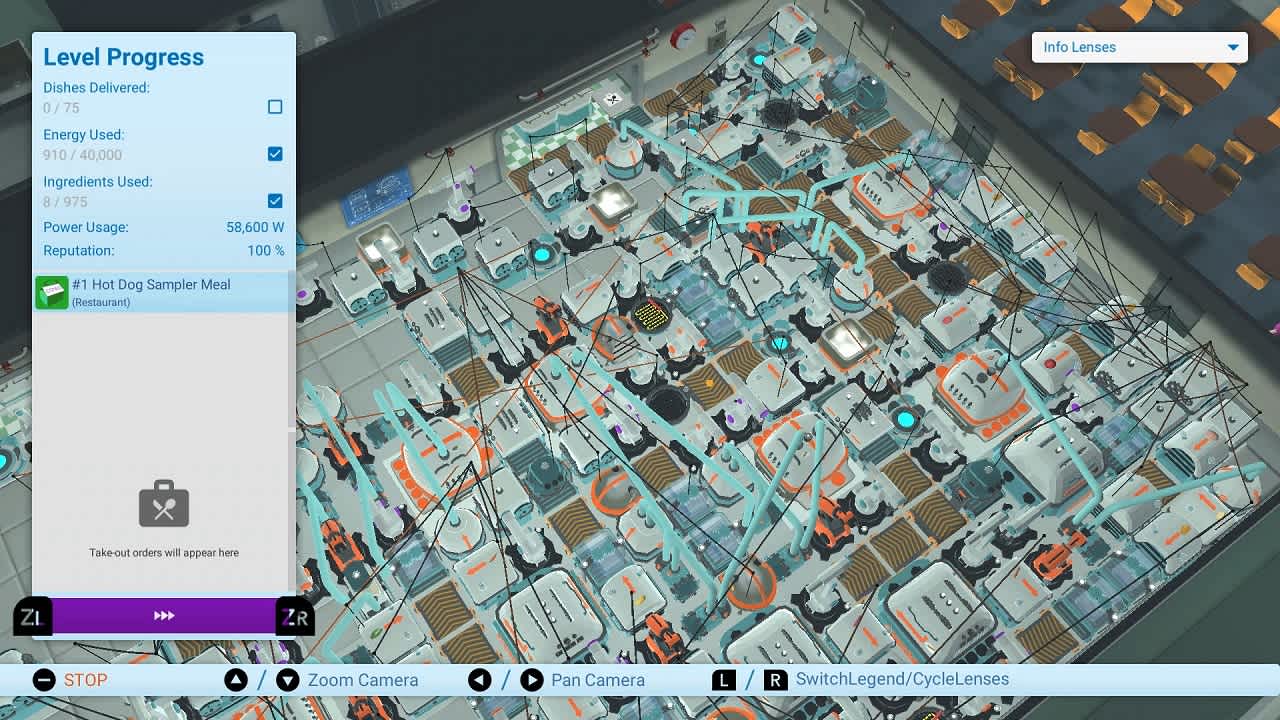1280x720 pixels.
Task: Click the SwitchLegend/CycleLenses label
Action: click(x=903, y=679)
